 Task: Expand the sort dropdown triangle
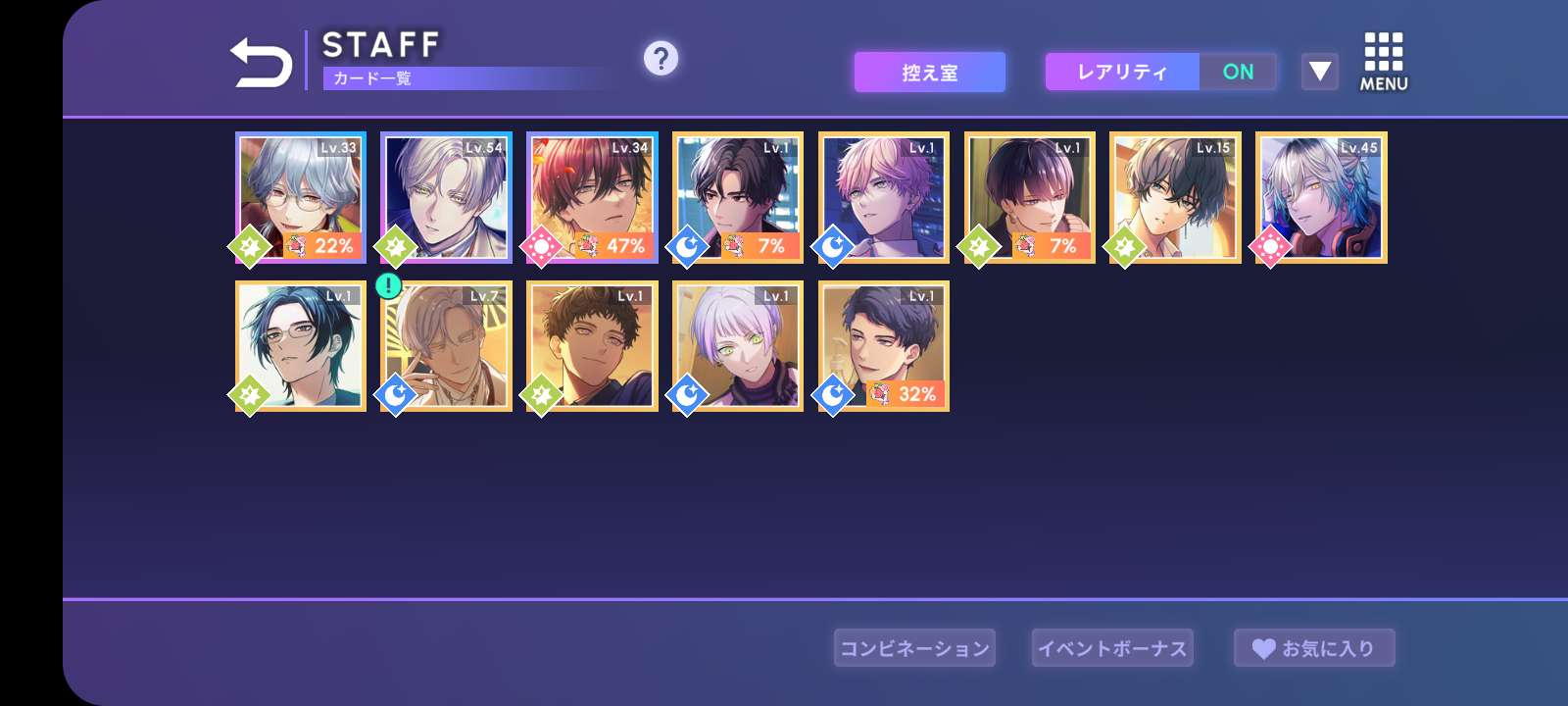pos(1319,72)
